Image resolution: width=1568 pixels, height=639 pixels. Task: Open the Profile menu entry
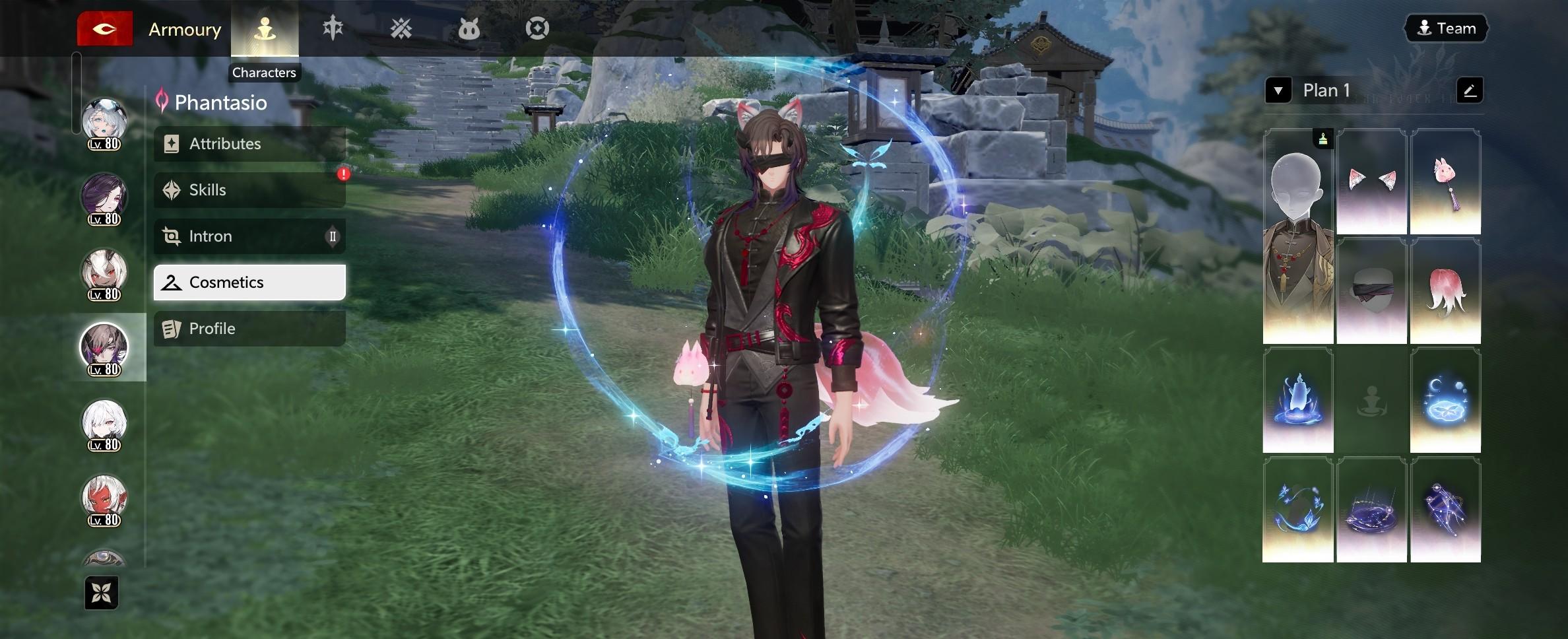click(x=249, y=329)
